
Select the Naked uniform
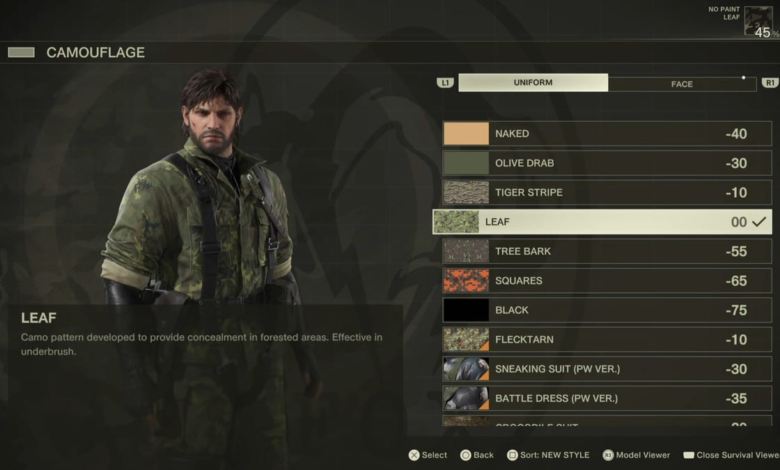pyautogui.click(x=607, y=134)
